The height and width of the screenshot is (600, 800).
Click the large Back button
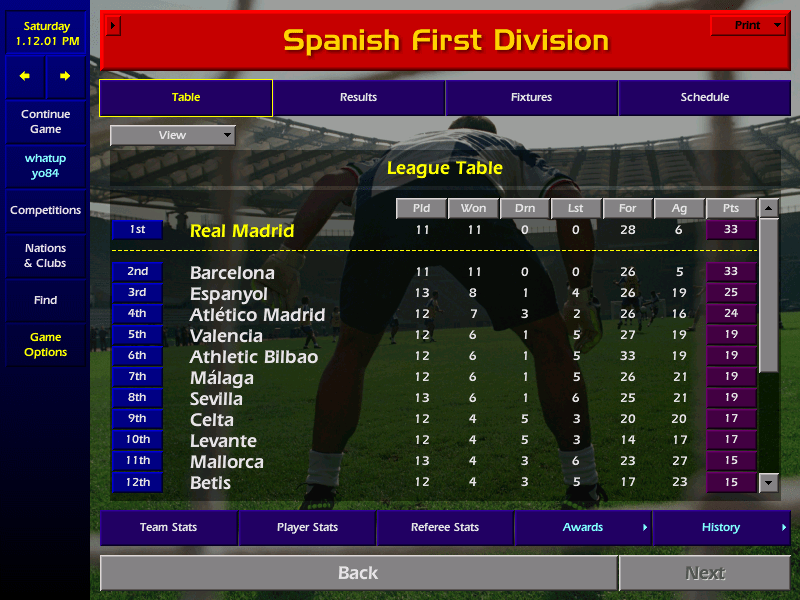click(x=358, y=573)
